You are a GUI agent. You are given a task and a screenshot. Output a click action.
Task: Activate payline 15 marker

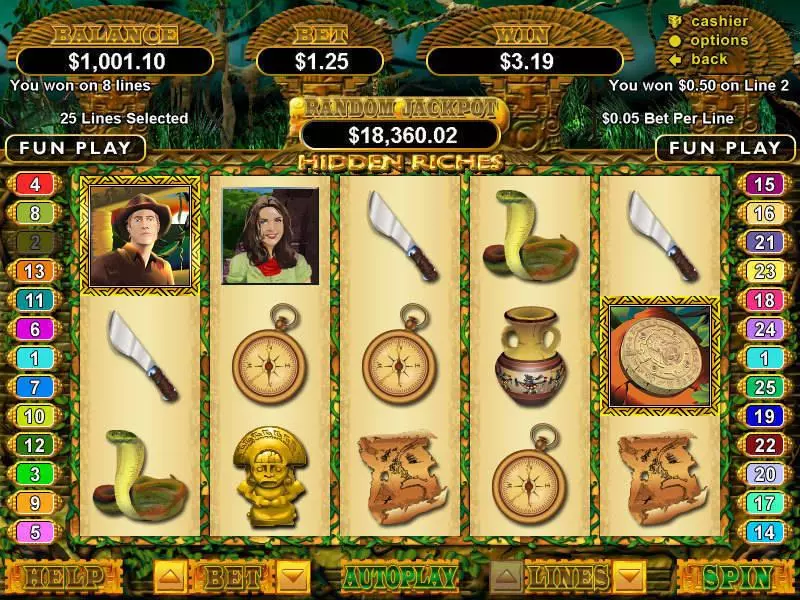tap(764, 184)
